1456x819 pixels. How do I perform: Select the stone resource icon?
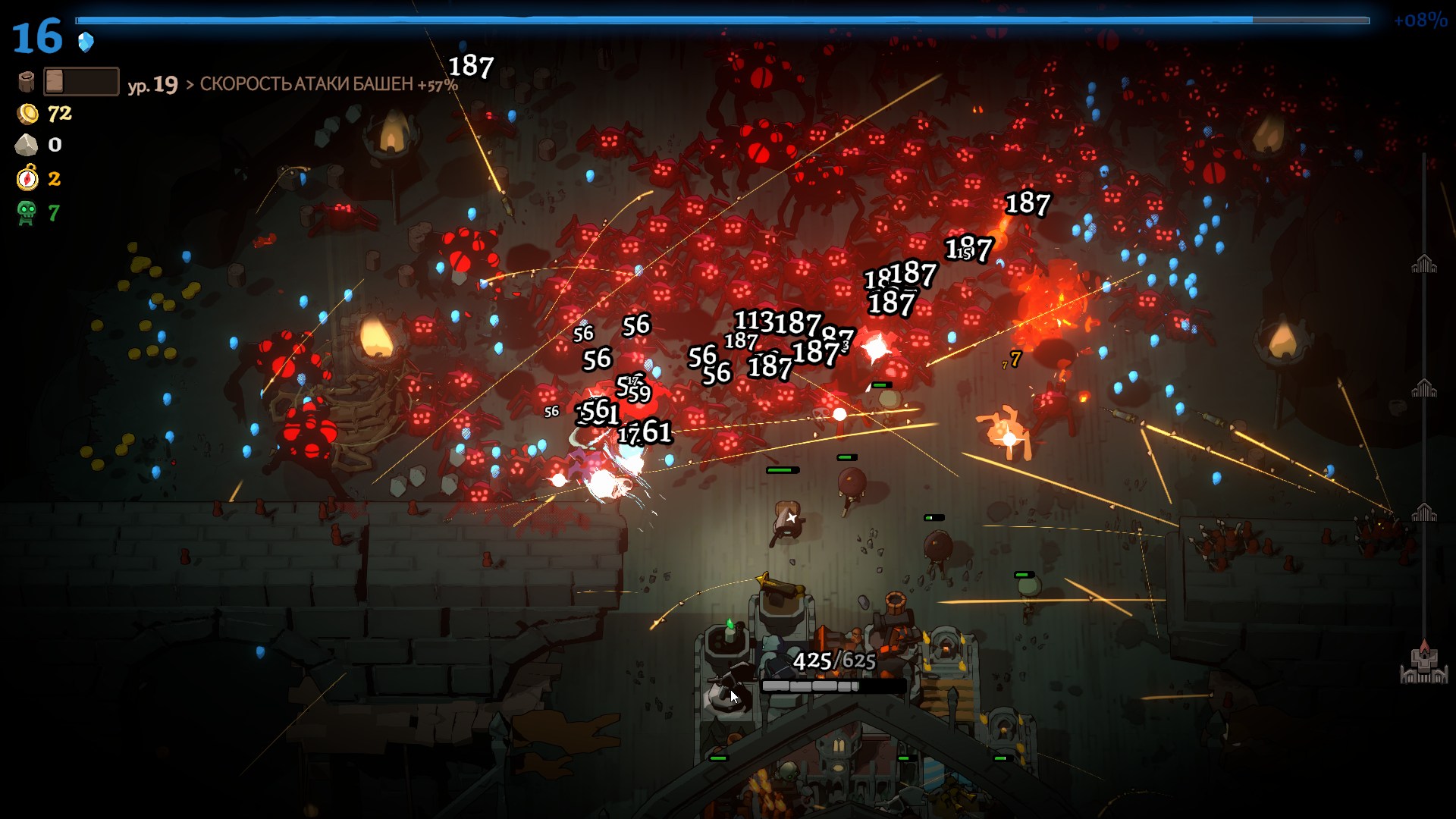pos(27,145)
